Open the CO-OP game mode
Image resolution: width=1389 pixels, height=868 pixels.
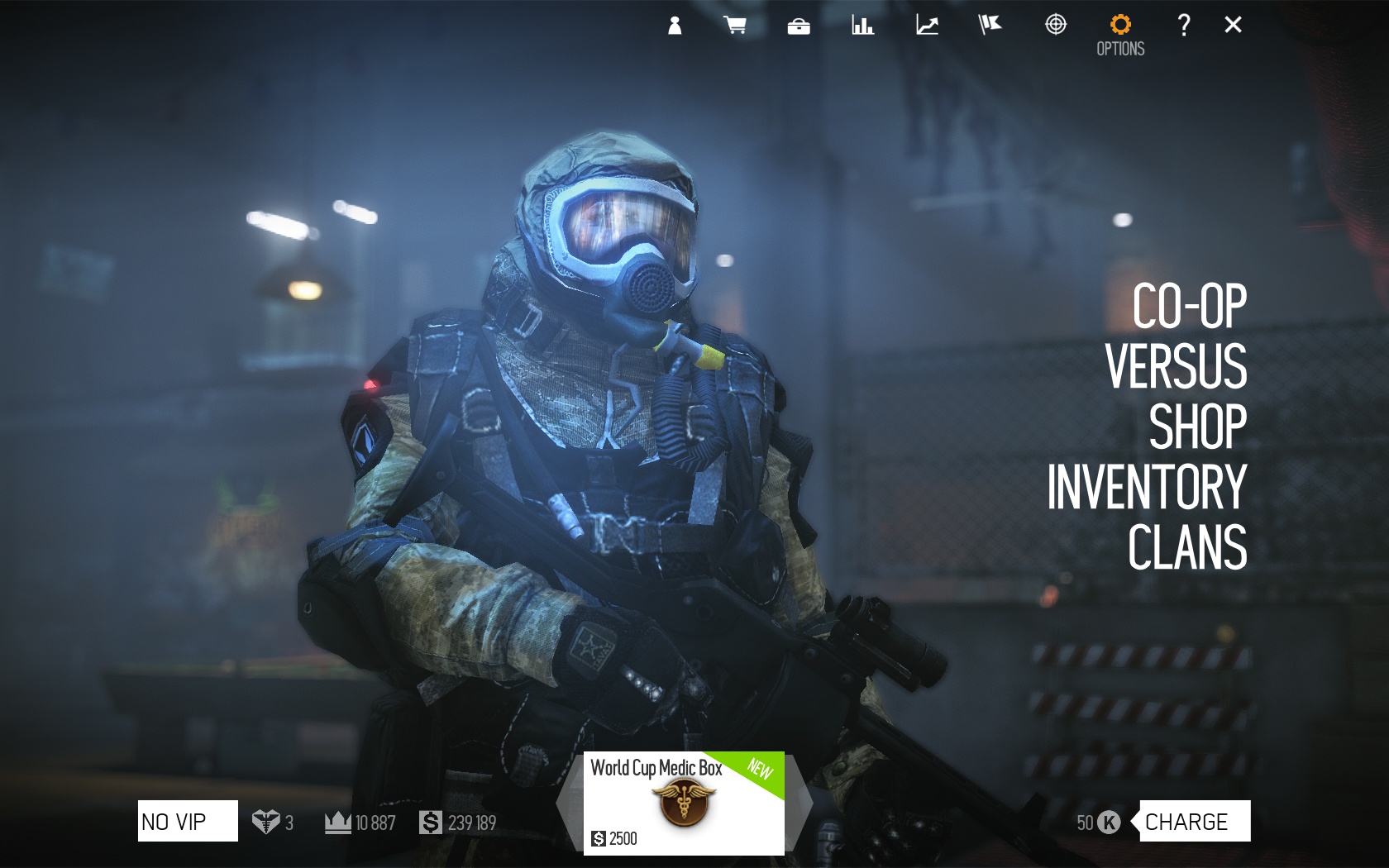coord(1189,306)
